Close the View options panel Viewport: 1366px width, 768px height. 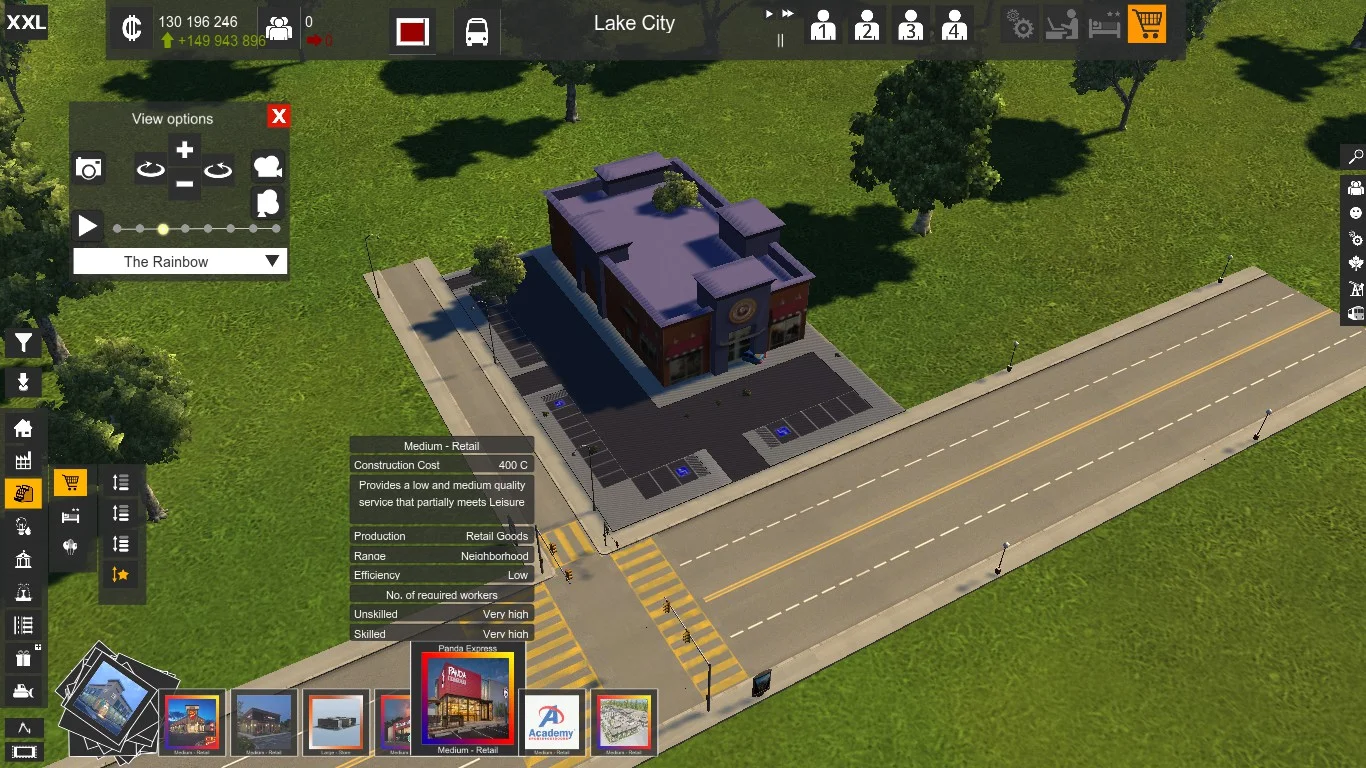coord(279,117)
